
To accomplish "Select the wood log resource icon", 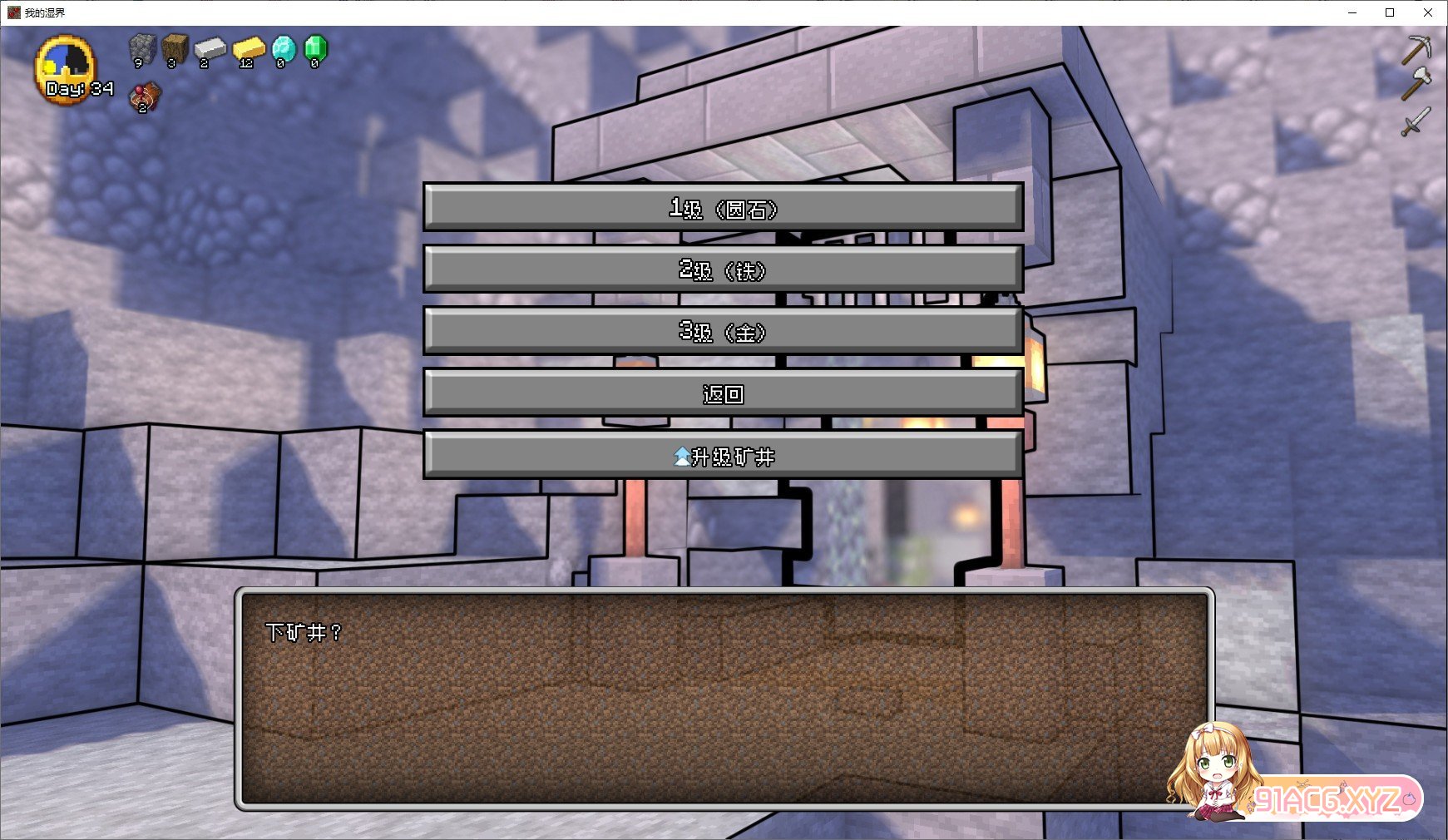I will [x=175, y=50].
